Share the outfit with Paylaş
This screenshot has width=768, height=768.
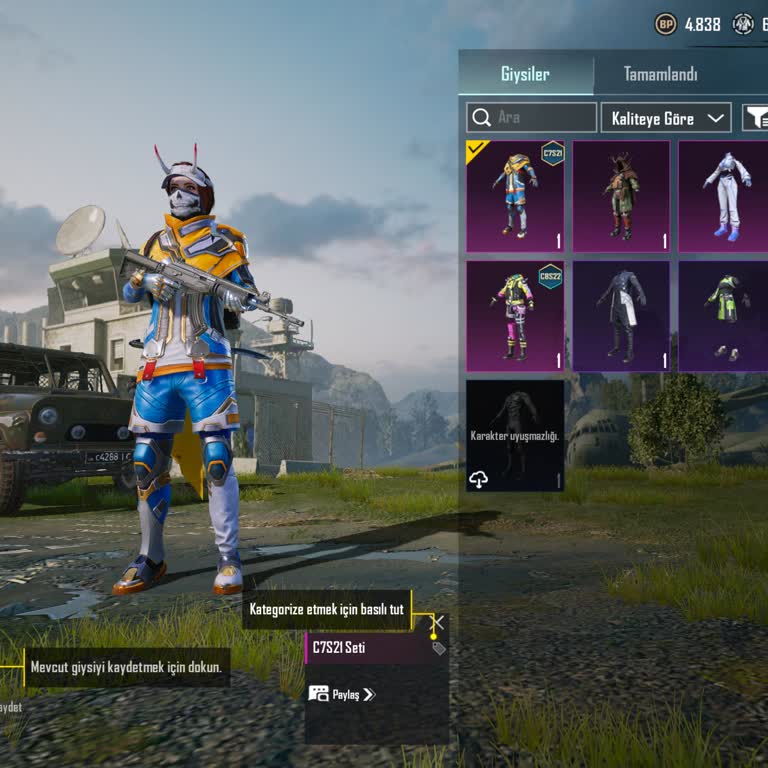tap(342, 693)
